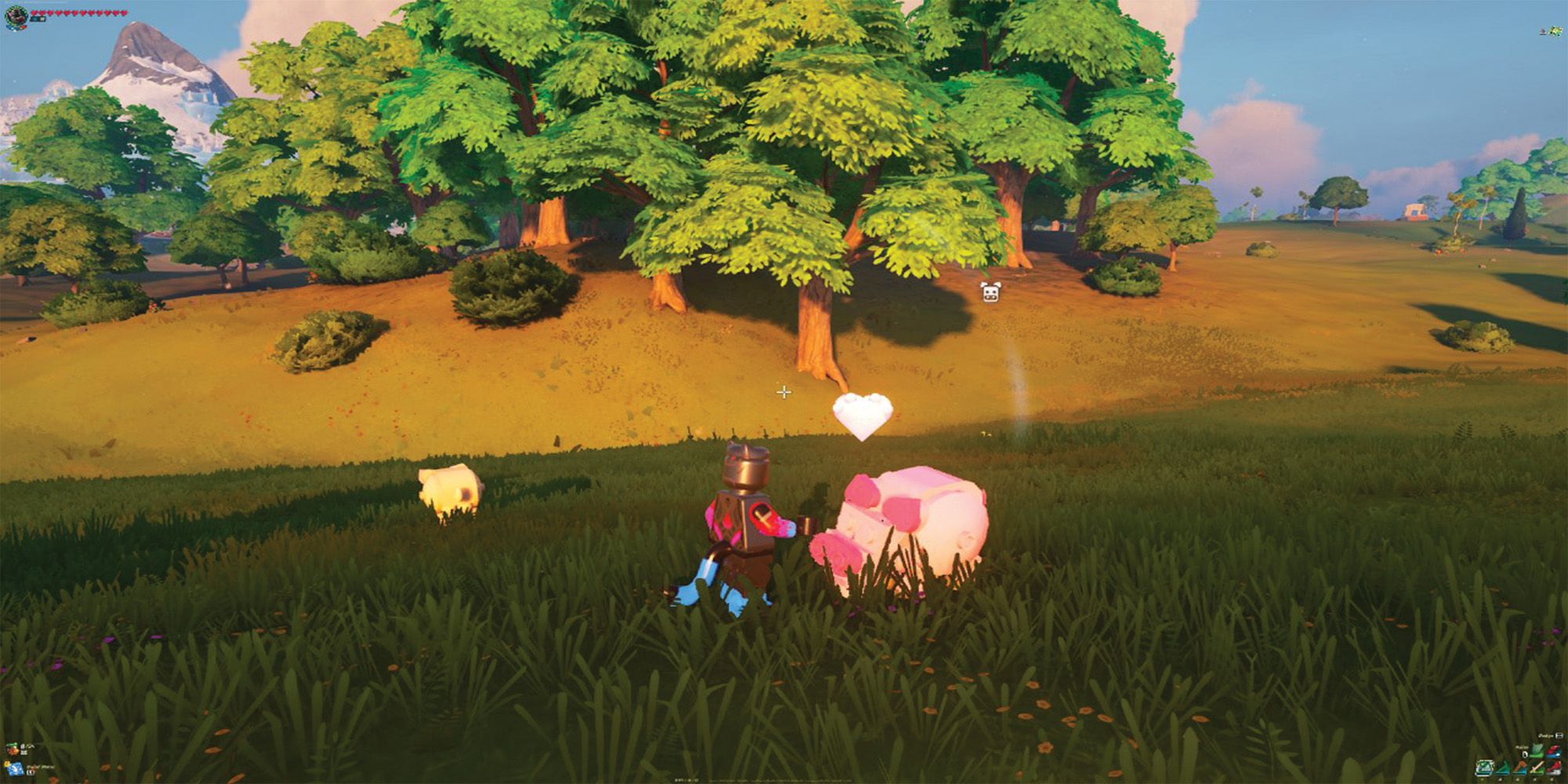Click the Build Menu text label
This screenshot has height=784, width=1568.
(x=41, y=767)
